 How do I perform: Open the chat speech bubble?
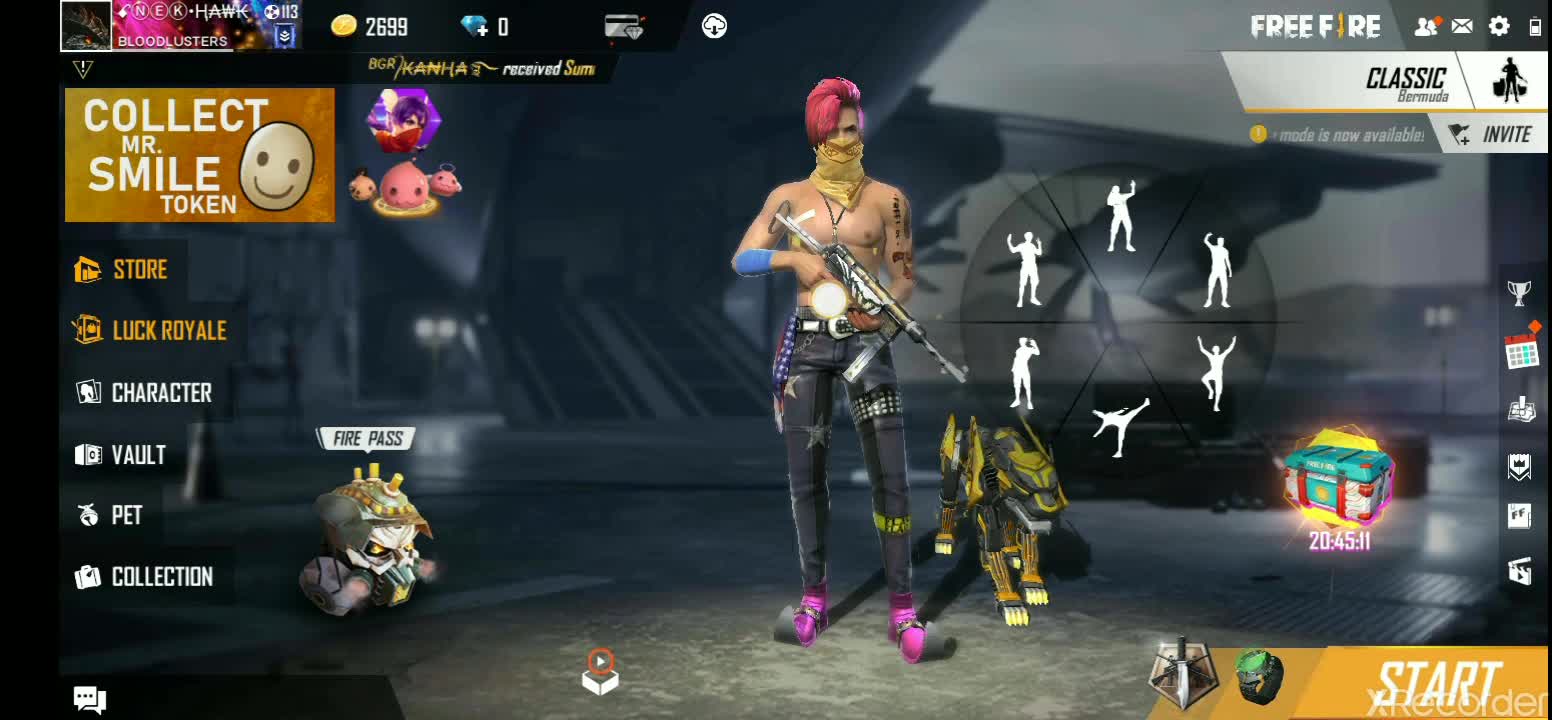tap(90, 699)
